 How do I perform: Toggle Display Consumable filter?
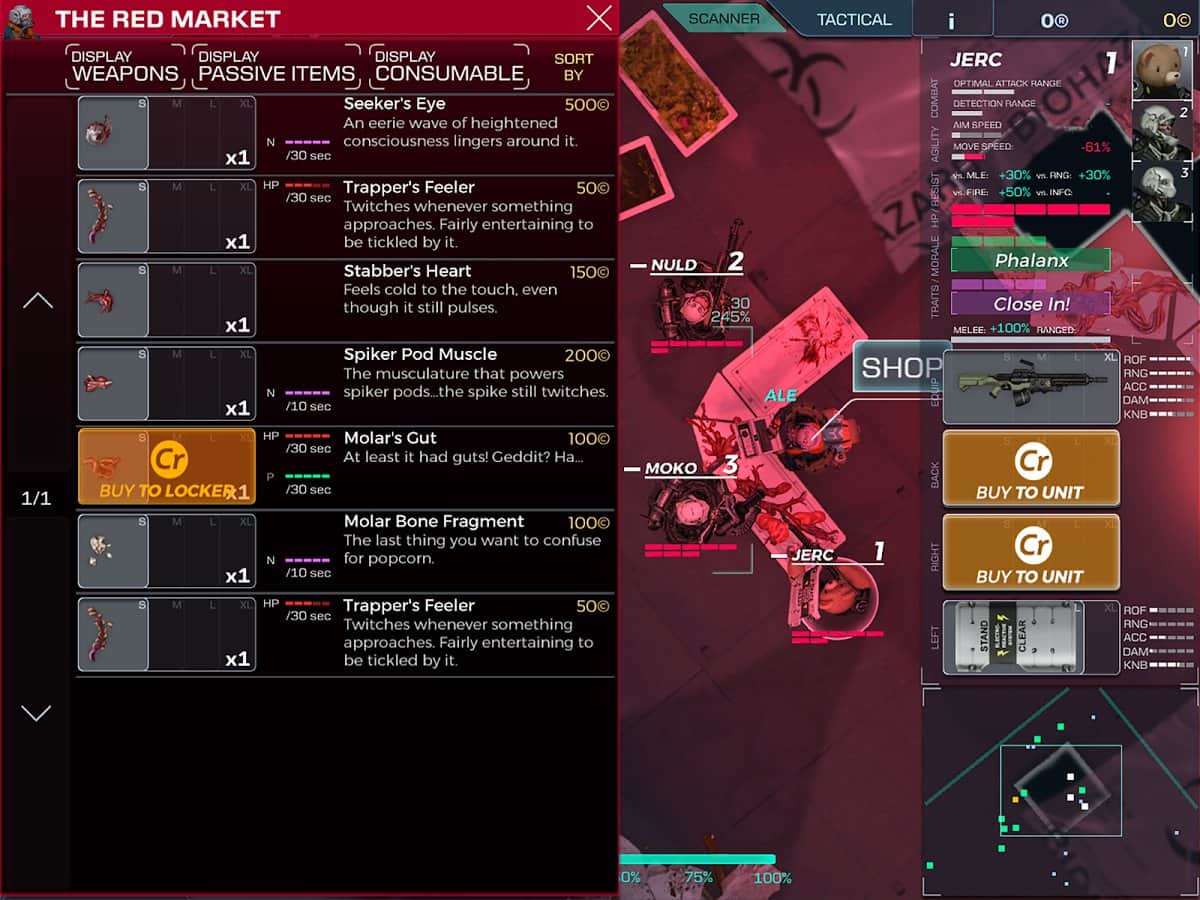[449, 66]
